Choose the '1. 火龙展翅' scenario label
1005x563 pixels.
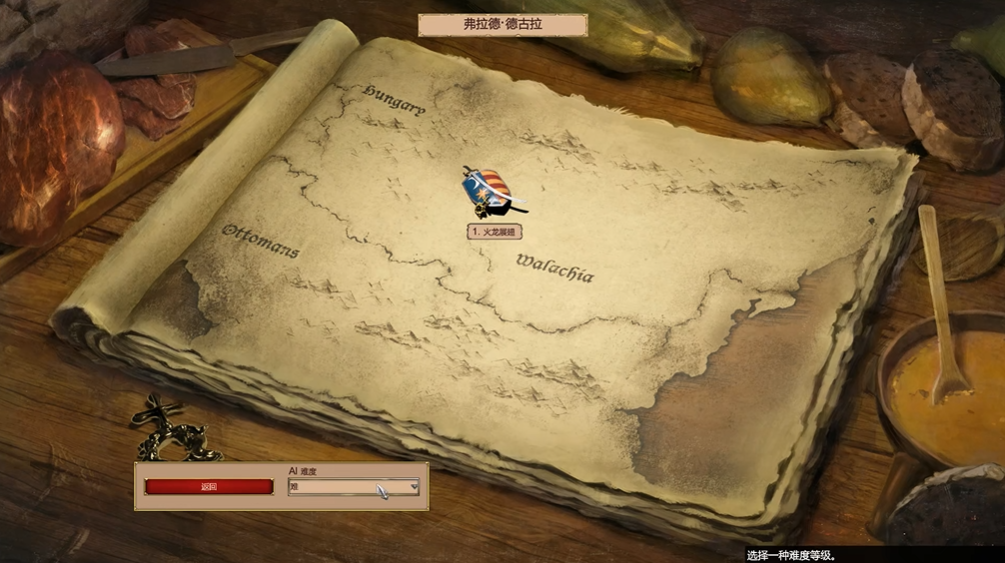point(494,232)
